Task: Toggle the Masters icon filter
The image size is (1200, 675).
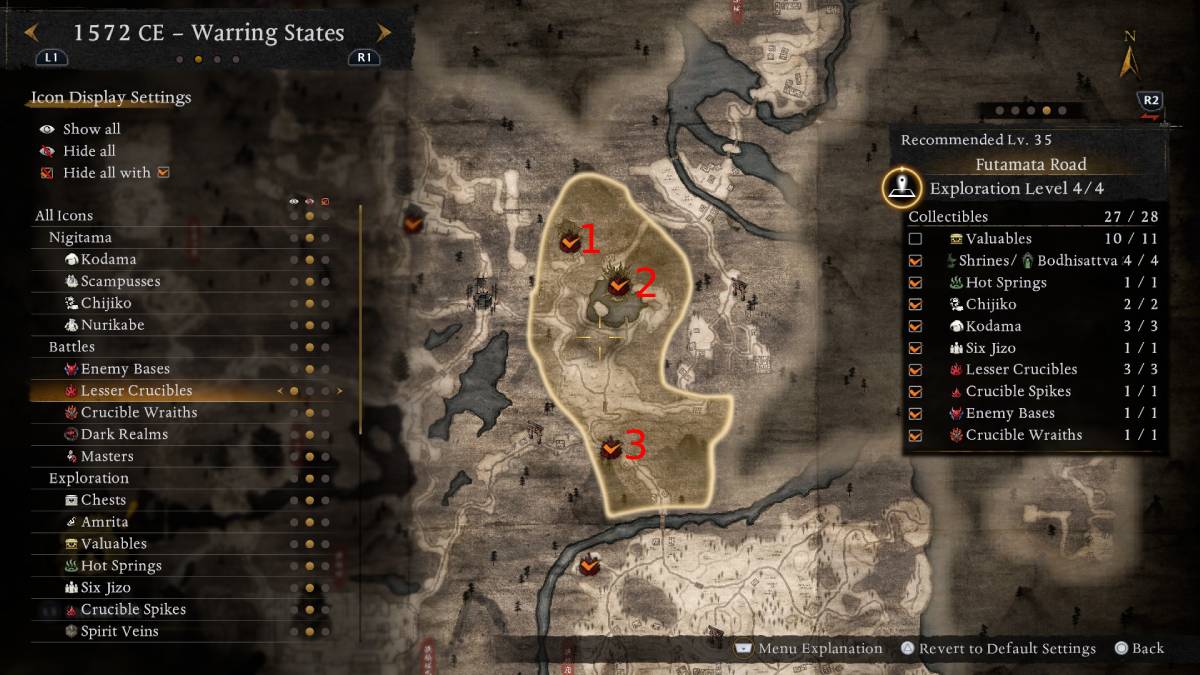Action: (x=107, y=457)
